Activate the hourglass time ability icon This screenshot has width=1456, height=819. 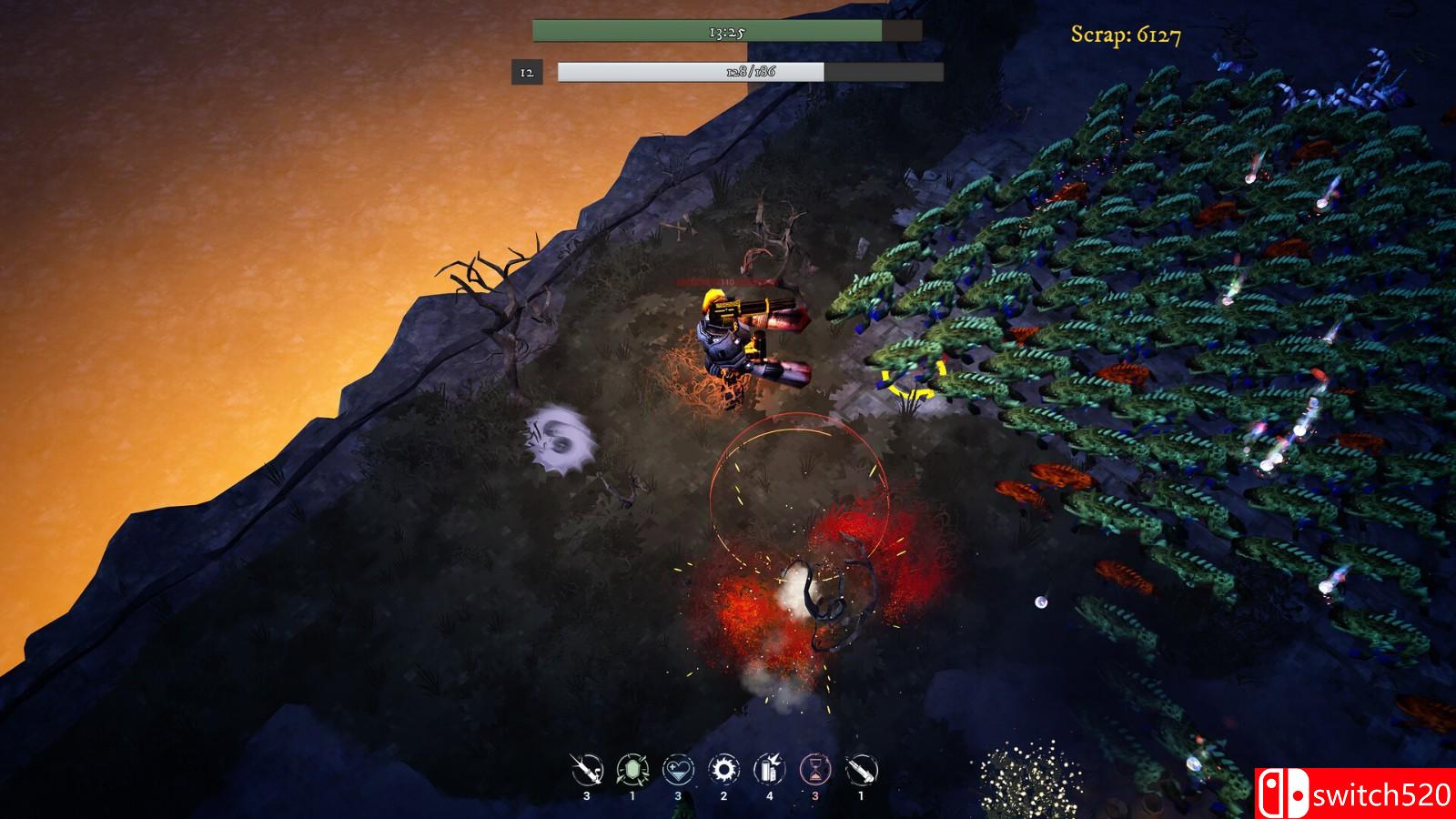coord(816,769)
